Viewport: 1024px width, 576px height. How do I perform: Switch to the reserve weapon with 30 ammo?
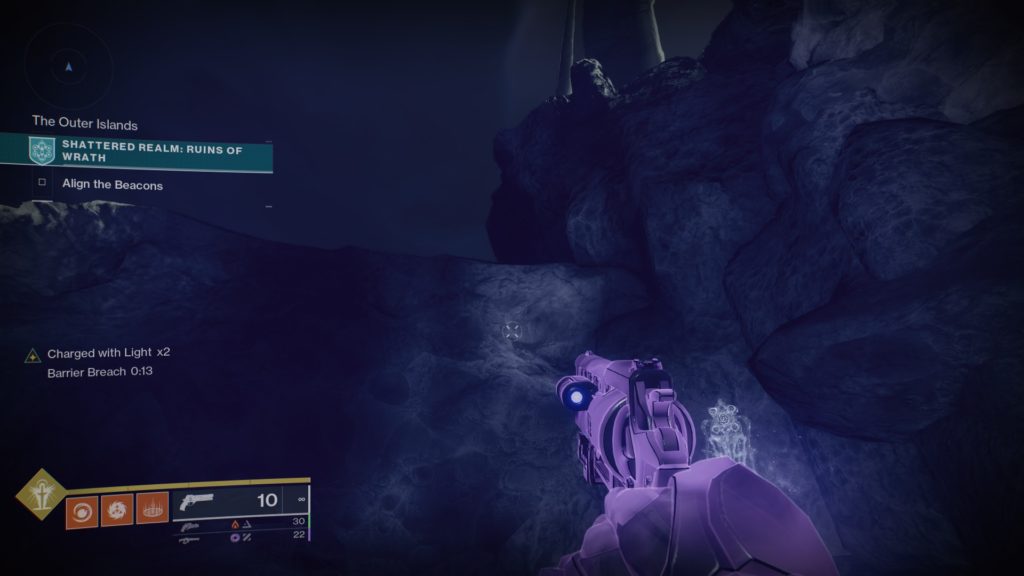(x=240, y=522)
